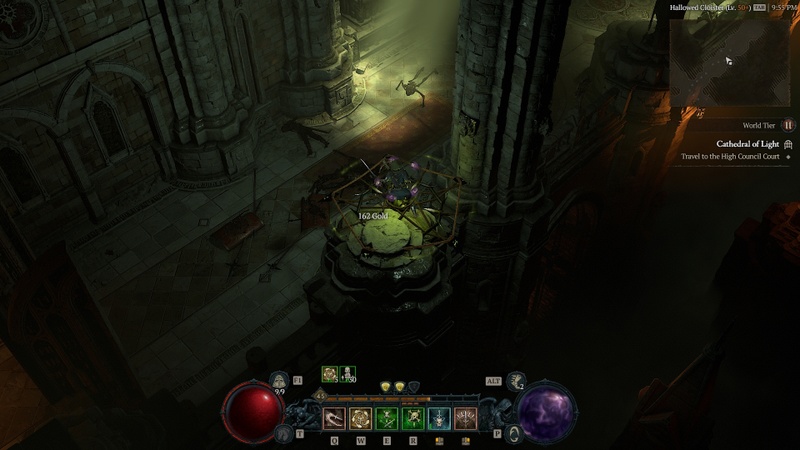This screenshot has width=800, height=450.
Task: Use the bone claws skill in the last slot
Action: (x=465, y=419)
